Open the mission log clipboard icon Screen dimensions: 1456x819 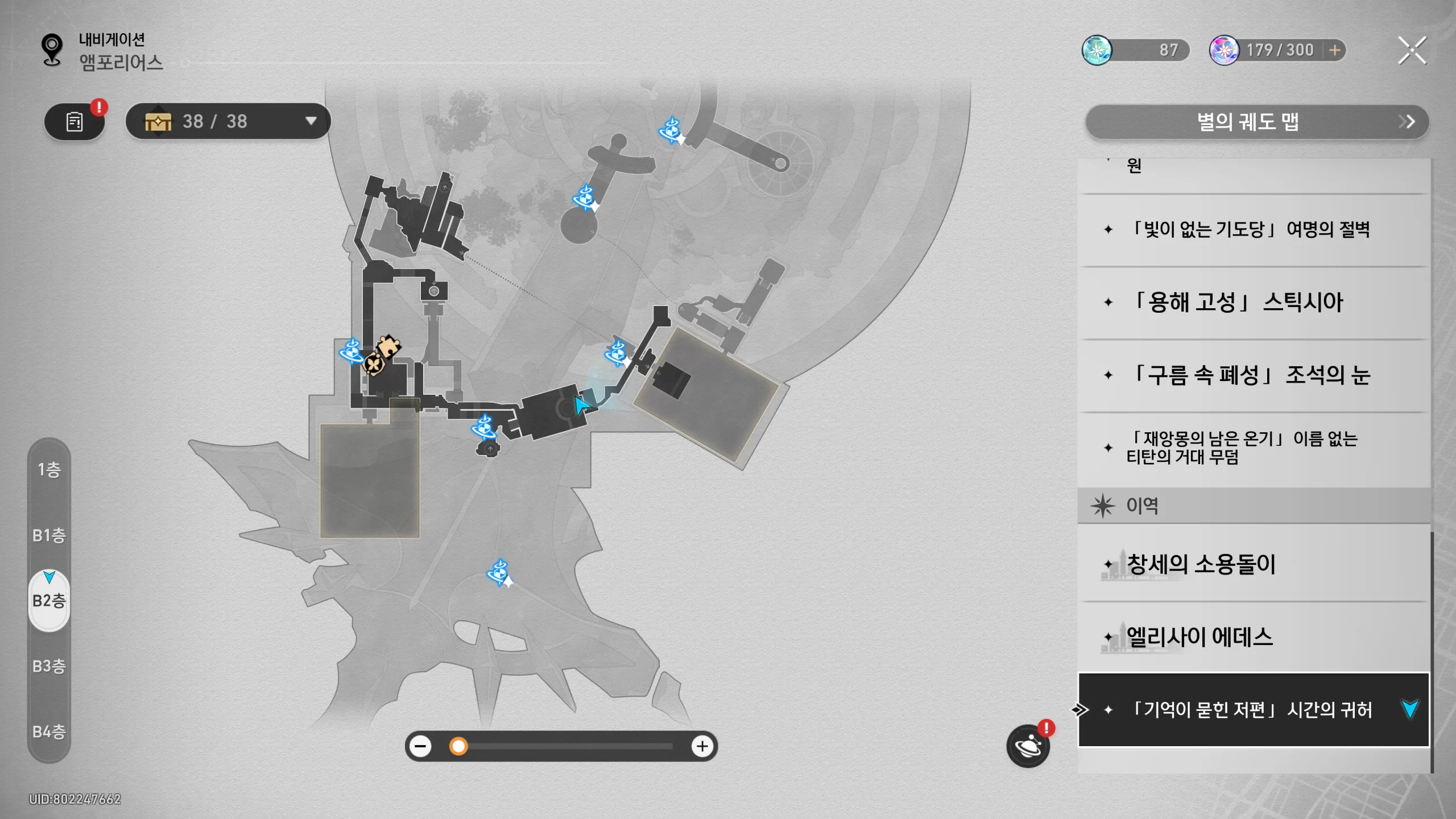75,122
